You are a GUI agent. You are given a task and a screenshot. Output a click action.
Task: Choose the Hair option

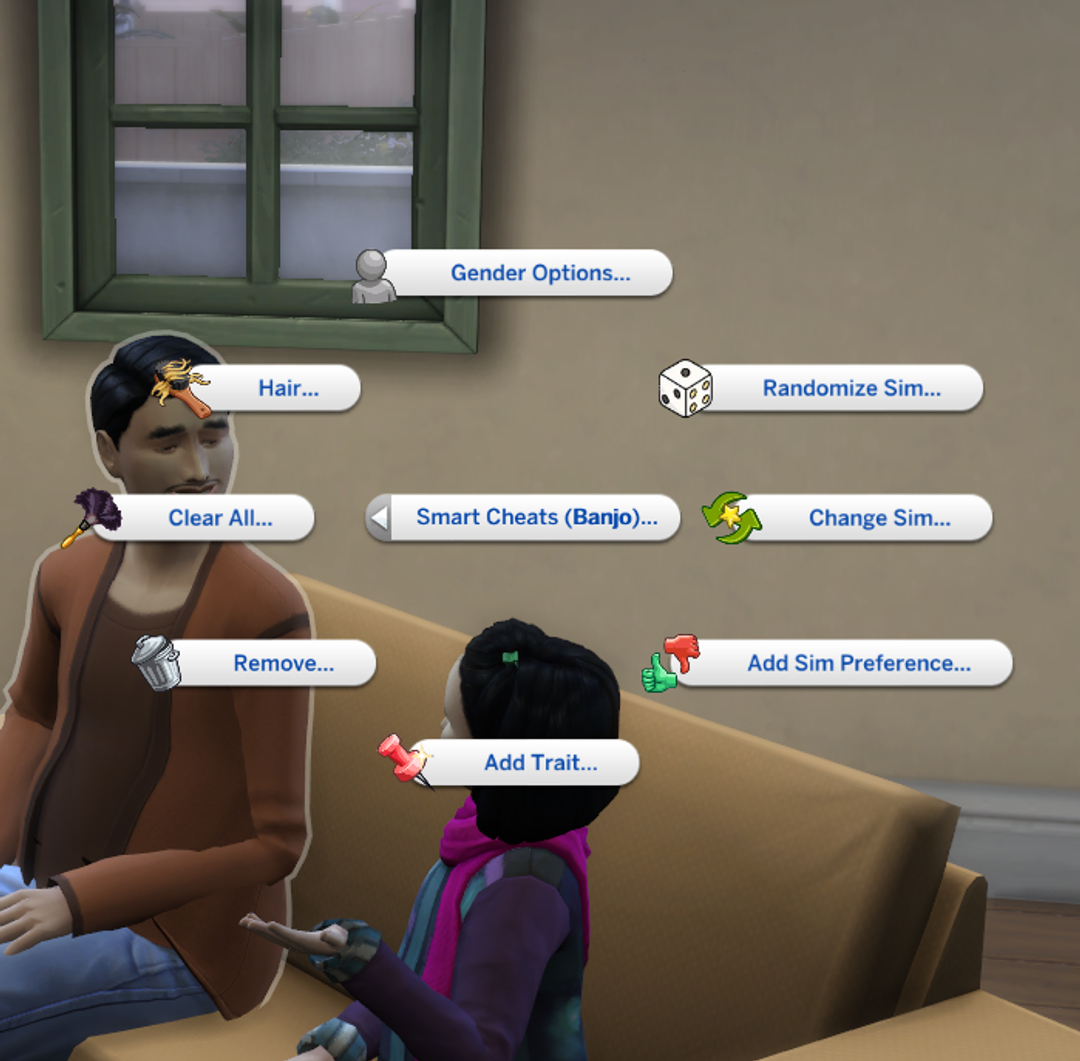click(288, 388)
